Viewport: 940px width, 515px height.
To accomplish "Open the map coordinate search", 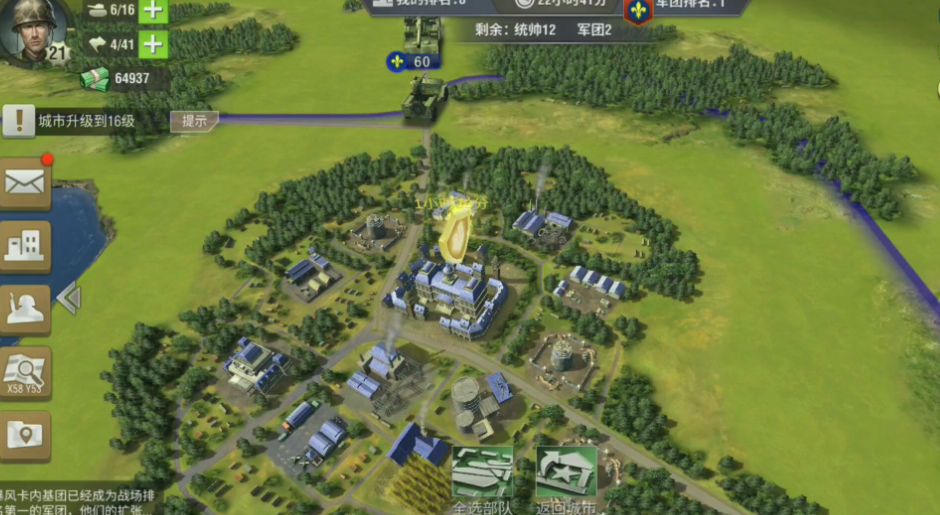I will tap(25, 372).
